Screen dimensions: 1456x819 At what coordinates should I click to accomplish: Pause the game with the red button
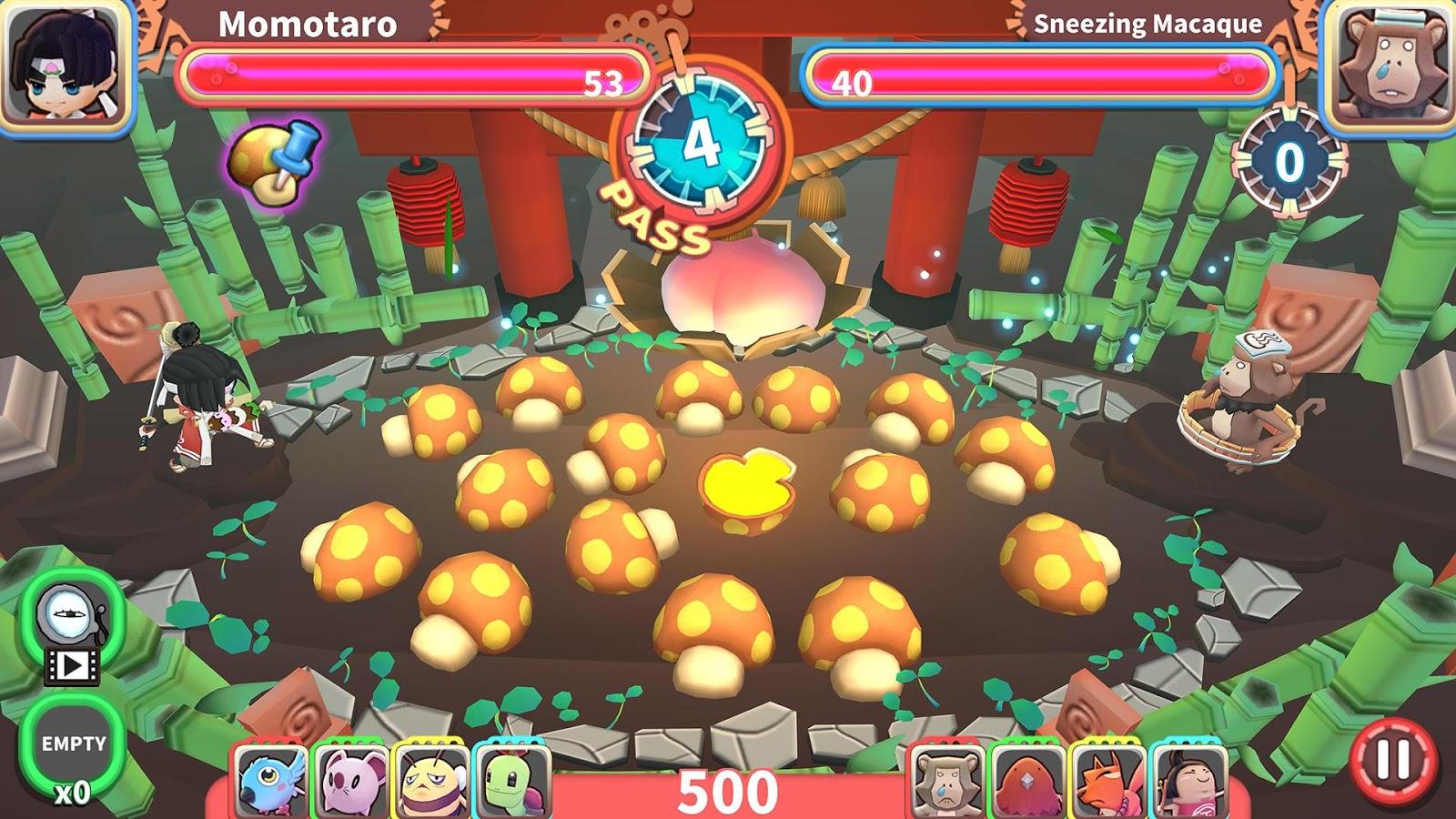click(x=1392, y=758)
